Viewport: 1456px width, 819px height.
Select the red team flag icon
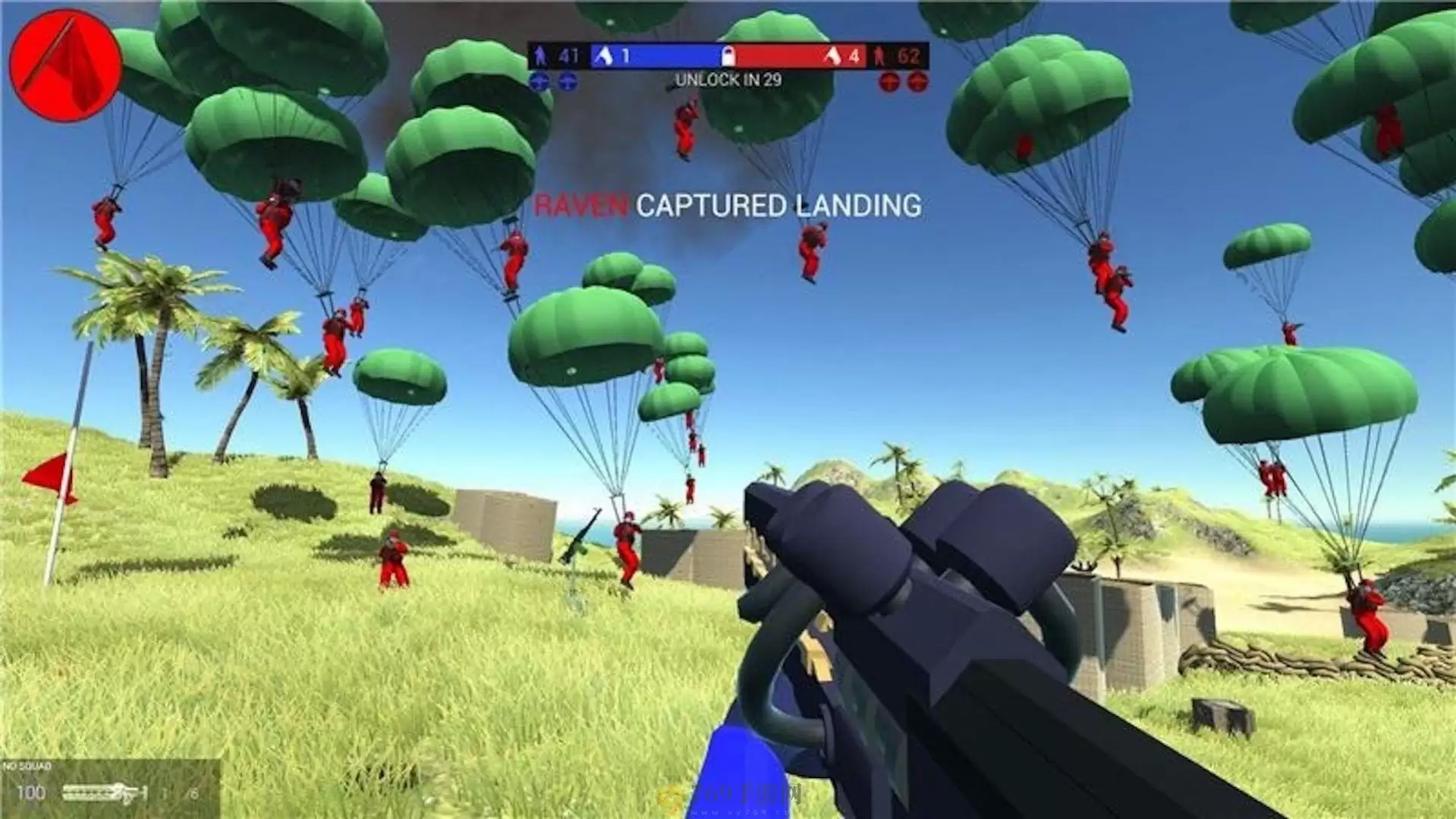pos(833,56)
